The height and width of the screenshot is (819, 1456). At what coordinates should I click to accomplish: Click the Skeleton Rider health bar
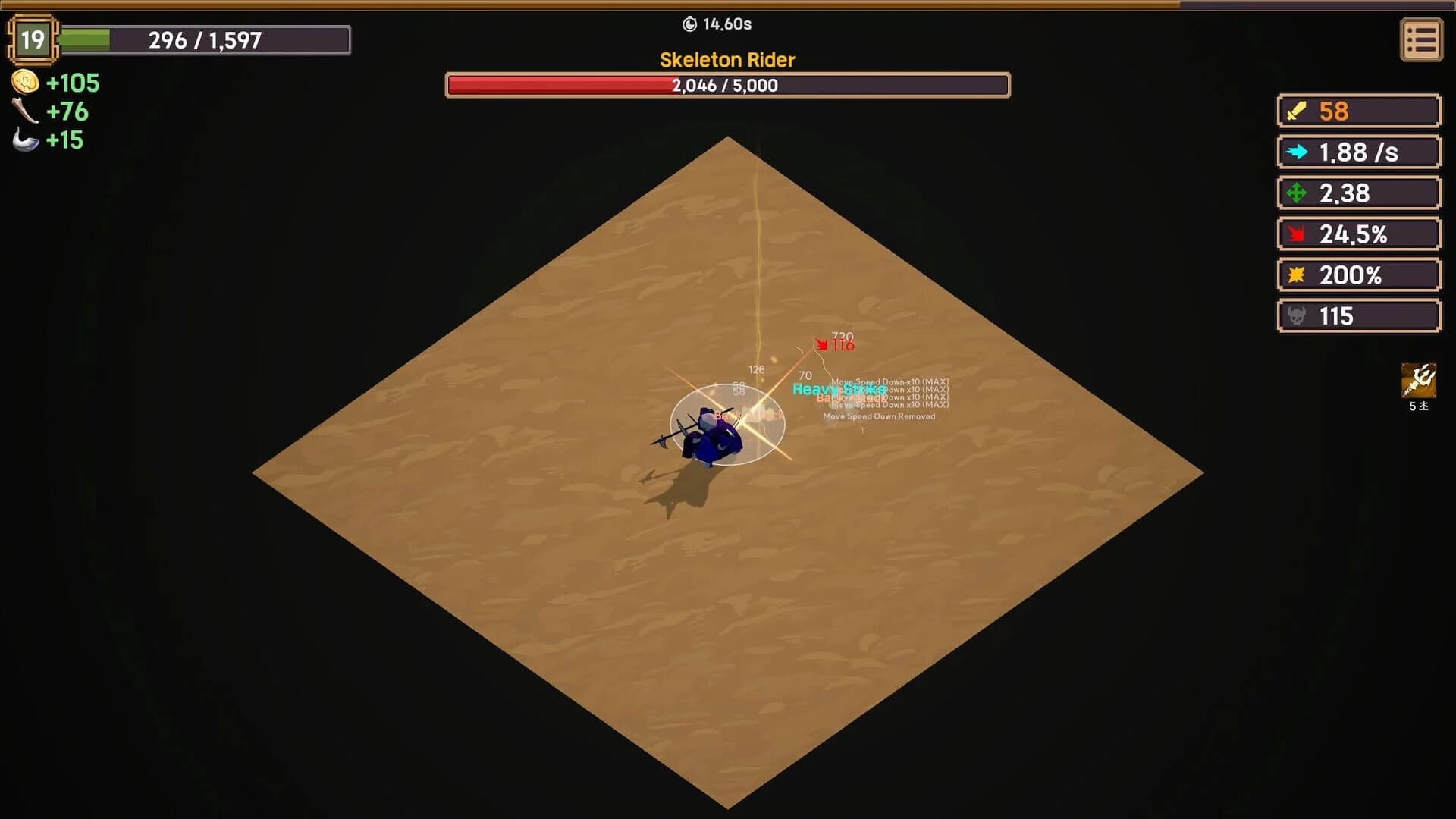pyautogui.click(x=727, y=86)
